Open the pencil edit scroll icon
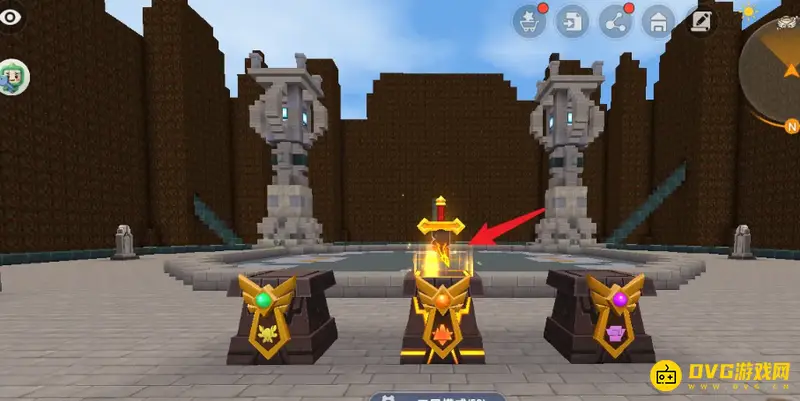Image resolution: width=800 pixels, height=401 pixels. pyautogui.click(x=701, y=21)
